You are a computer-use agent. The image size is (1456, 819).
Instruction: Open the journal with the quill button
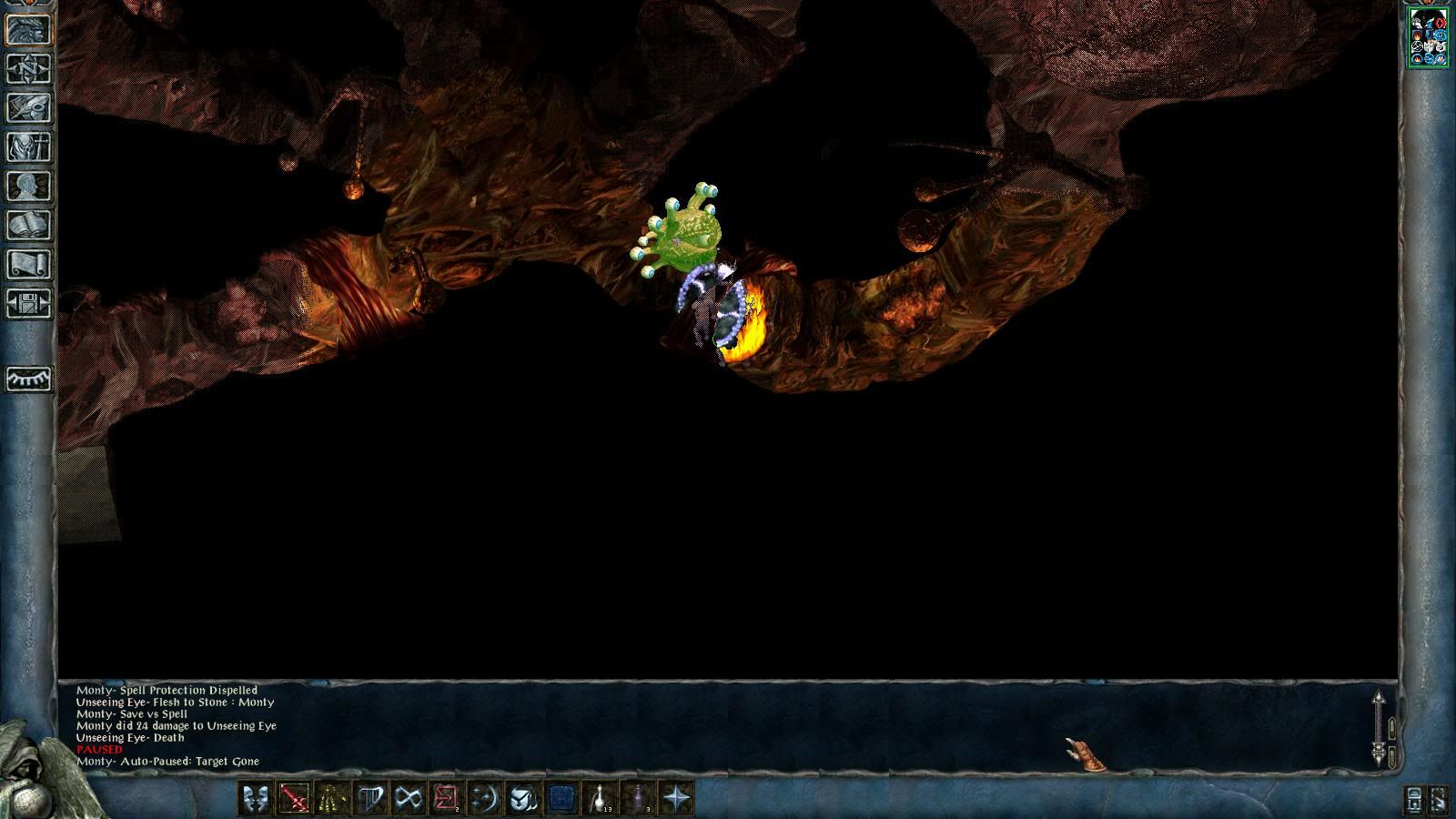(x=28, y=108)
